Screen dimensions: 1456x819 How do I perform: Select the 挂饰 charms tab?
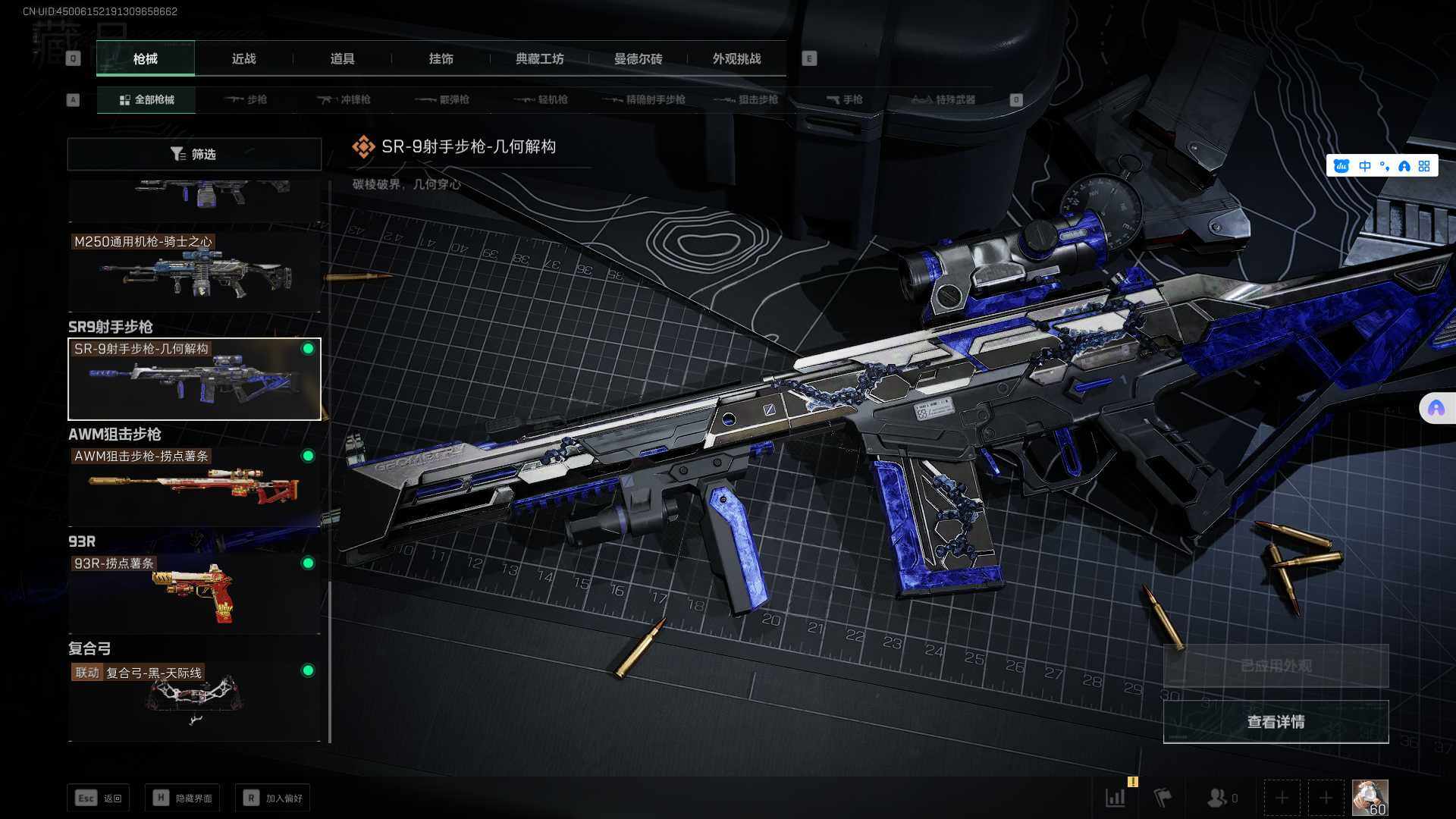pos(441,59)
